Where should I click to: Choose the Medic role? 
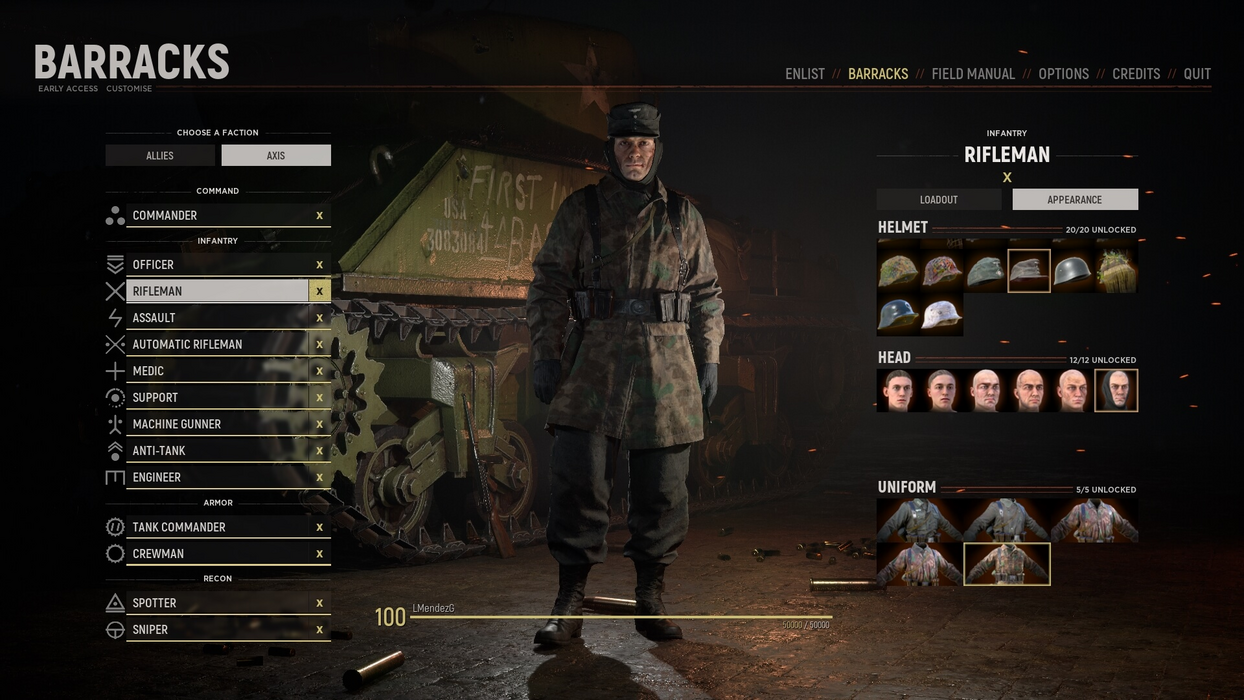point(217,371)
